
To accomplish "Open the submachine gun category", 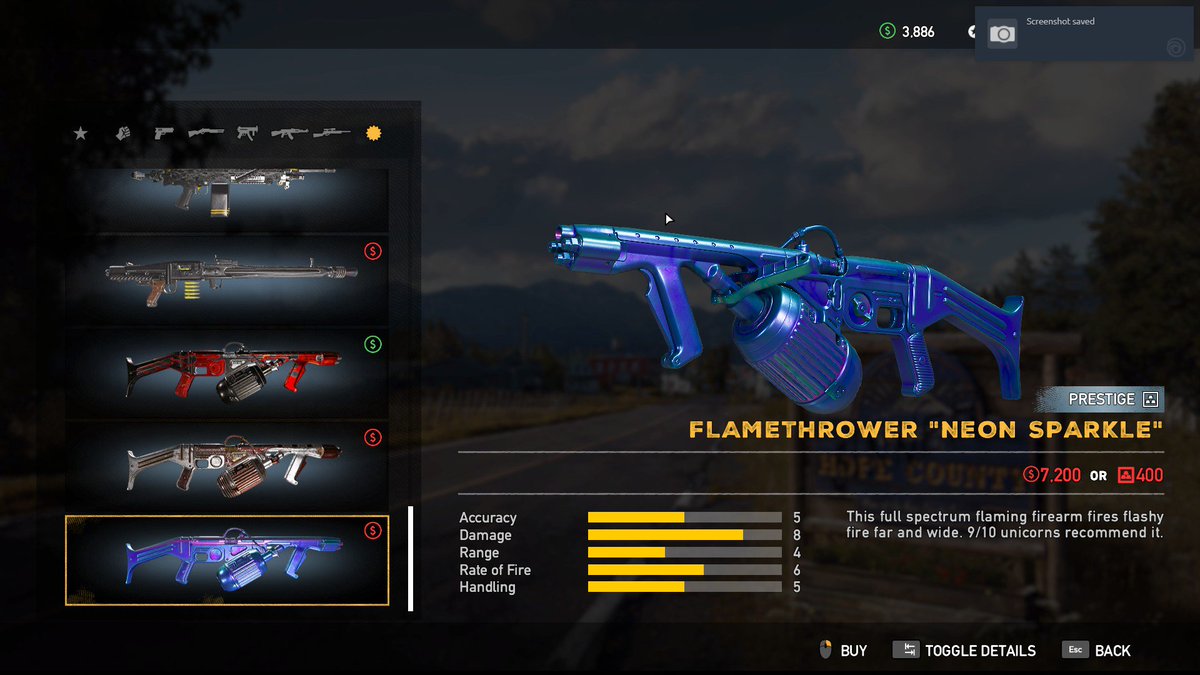I will click(x=247, y=133).
